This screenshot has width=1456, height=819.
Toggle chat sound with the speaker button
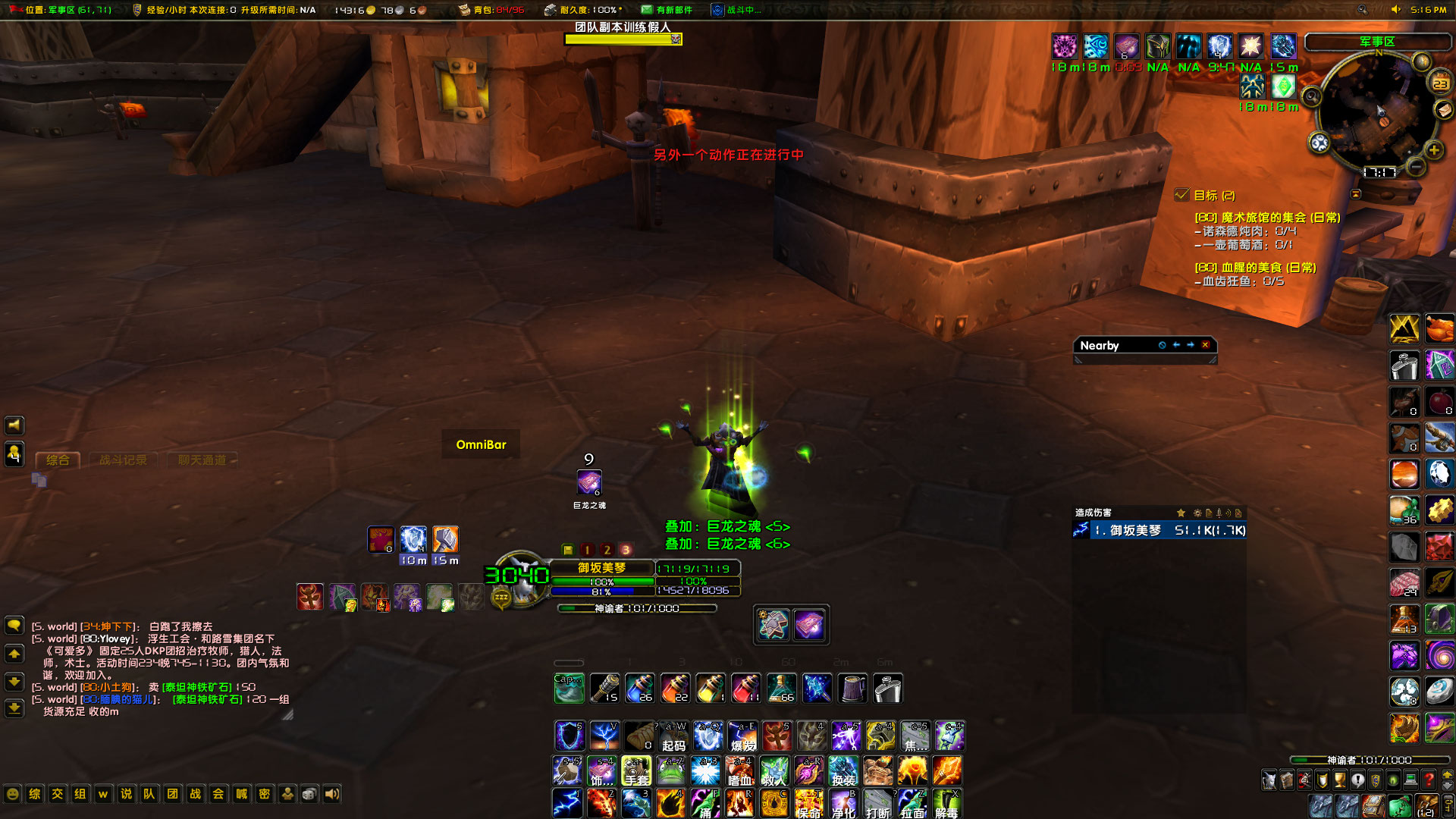click(331, 794)
